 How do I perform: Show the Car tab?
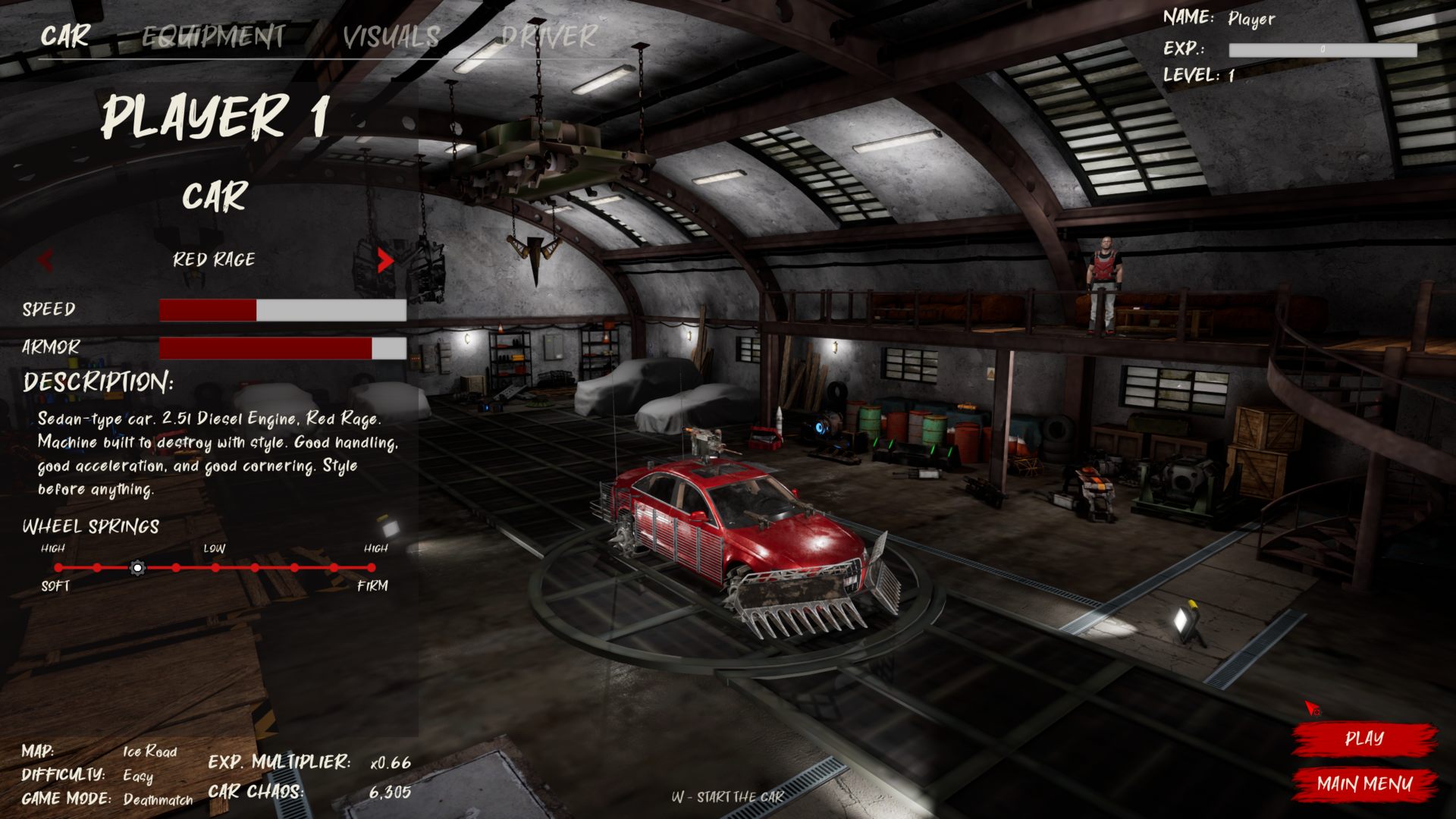coord(65,36)
